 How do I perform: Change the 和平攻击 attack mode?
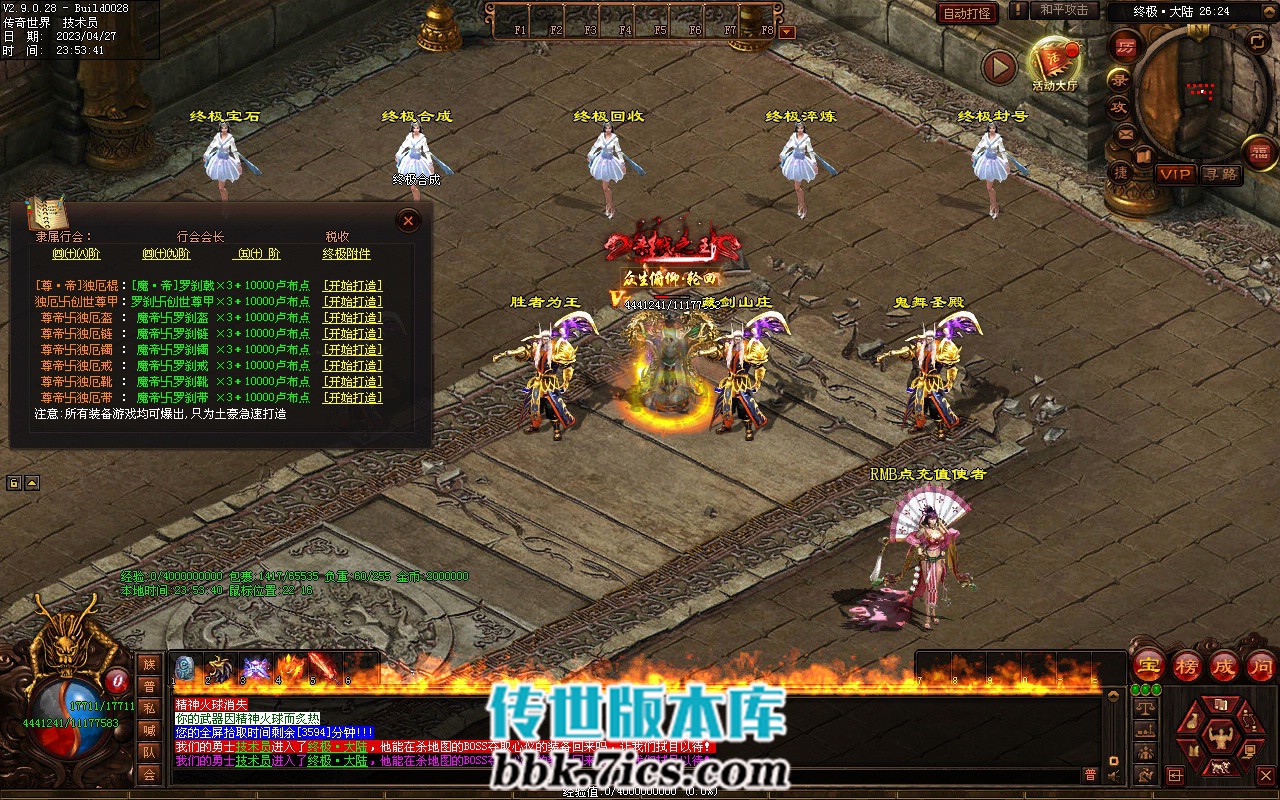pyautogui.click(x=1064, y=10)
